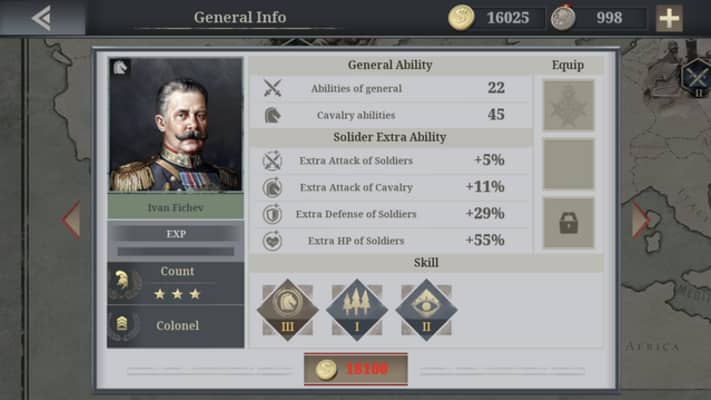Select the forest trees skill level I

pyautogui.click(x=357, y=310)
